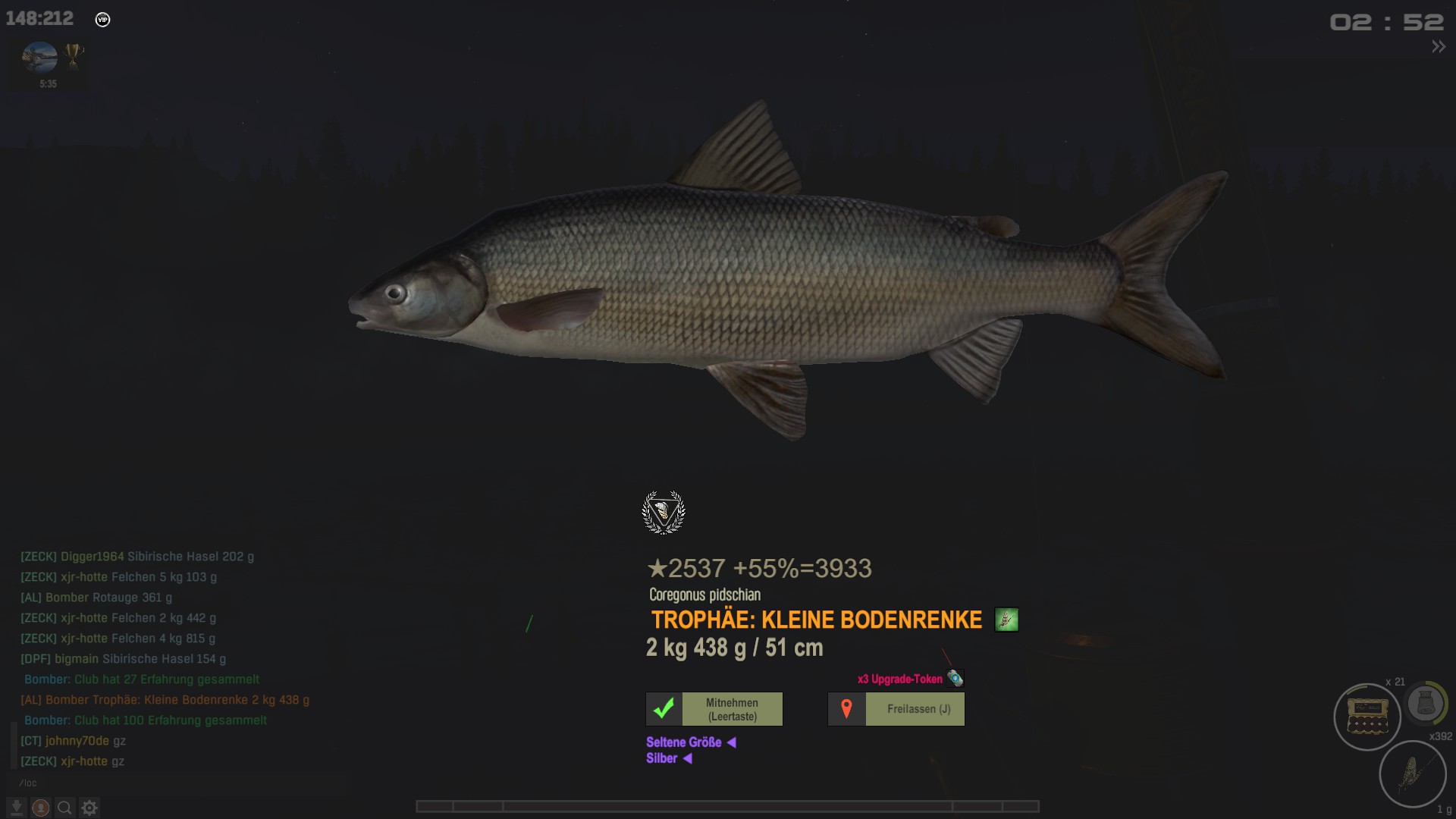Select the bait balls box slot
The width and height of the screenshot is (1456, 819).
point(1367,717)
